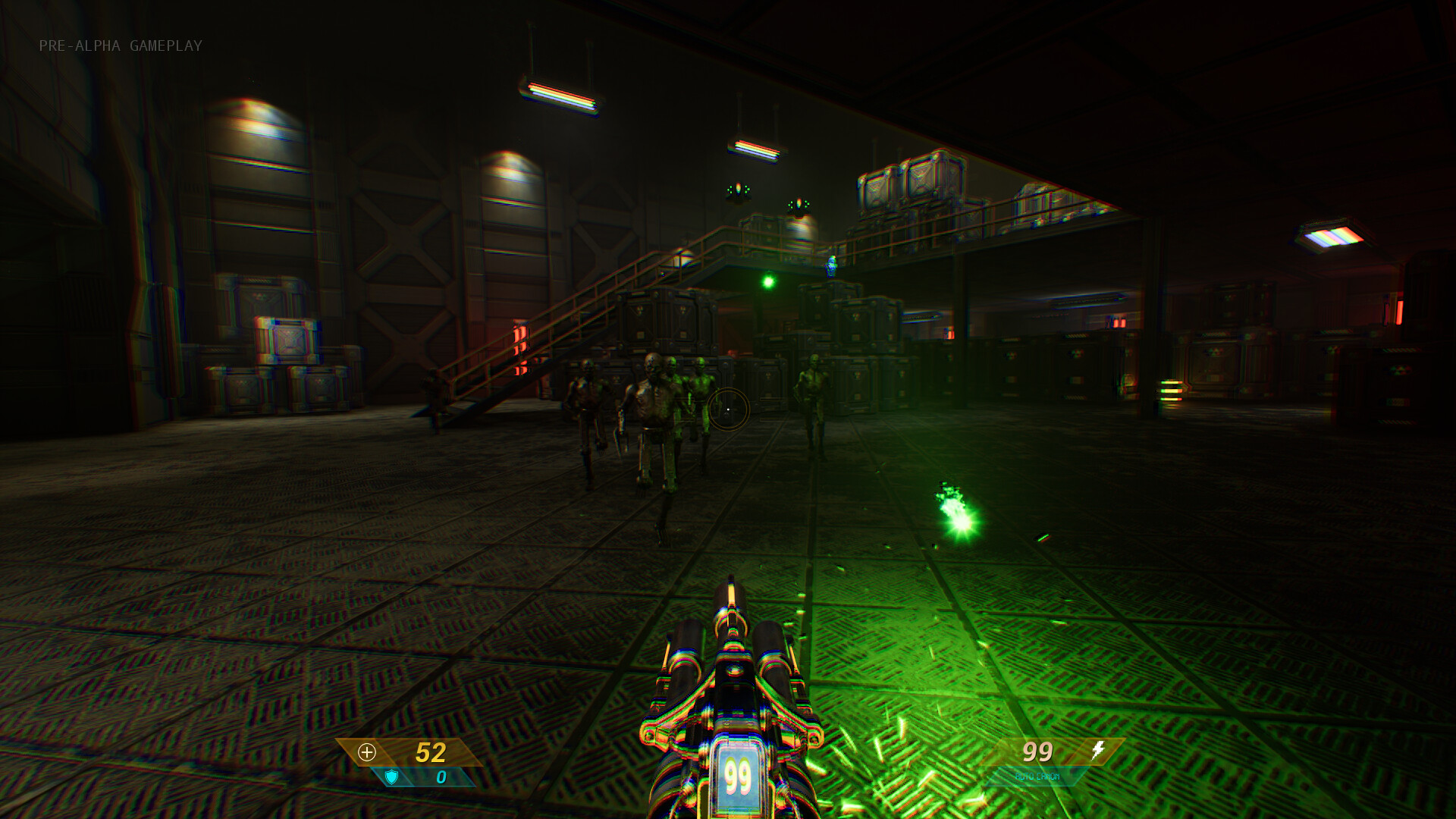
Task: Toggle the AUTO CANON weapon indicator
Action: pyautogui.click(x=1038, y=776)
